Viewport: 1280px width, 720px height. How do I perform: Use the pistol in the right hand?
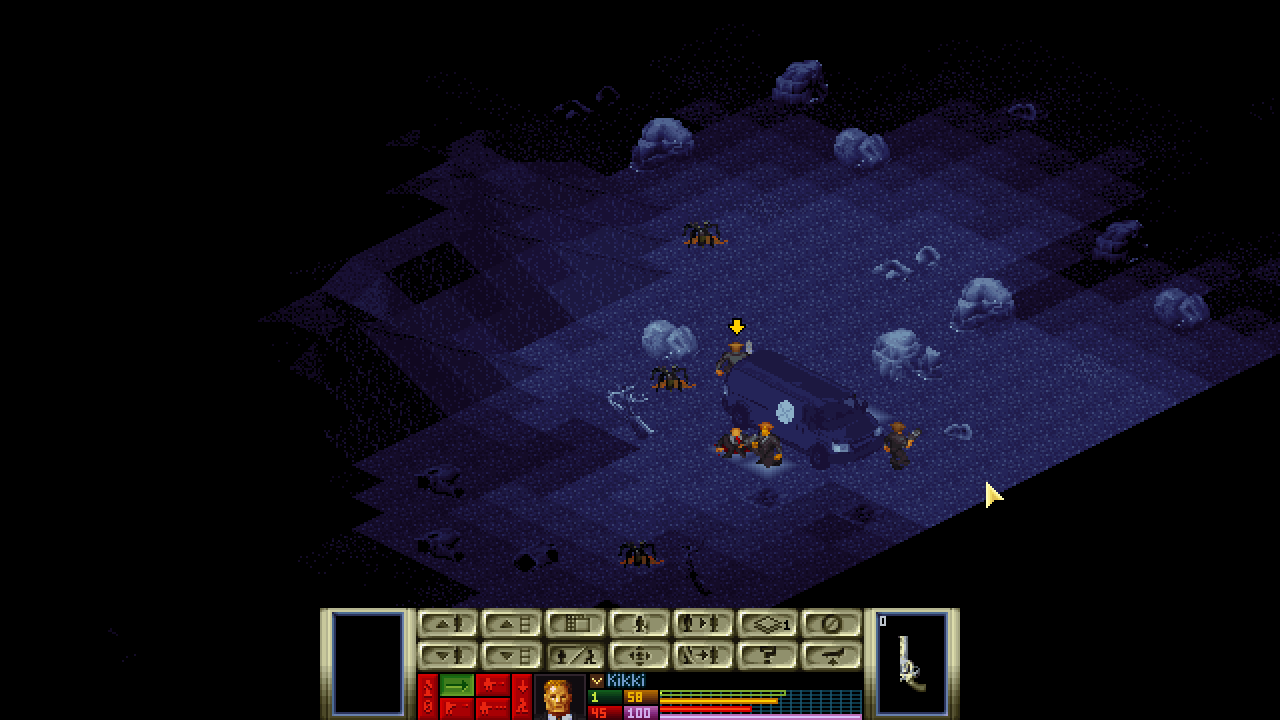click(x=911, y=663)
